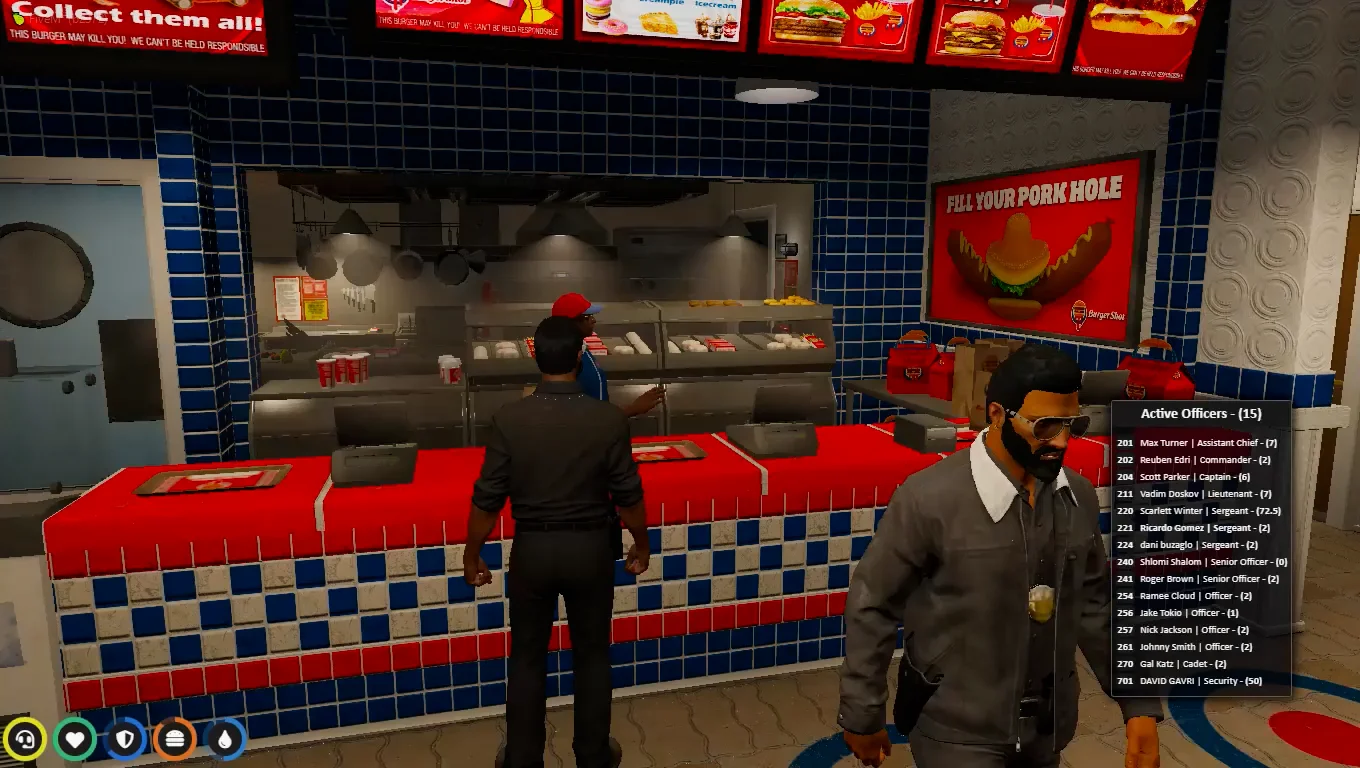Viewport: 1360px width, 768px height.
Task: Select the burger hunger icon
Action: click(175, 740)
